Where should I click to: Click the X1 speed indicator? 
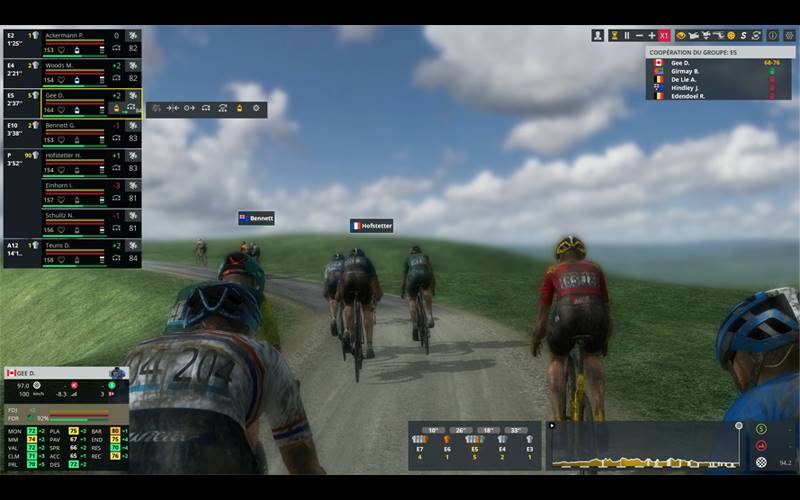pyautogui.click(x=664, y=35)
